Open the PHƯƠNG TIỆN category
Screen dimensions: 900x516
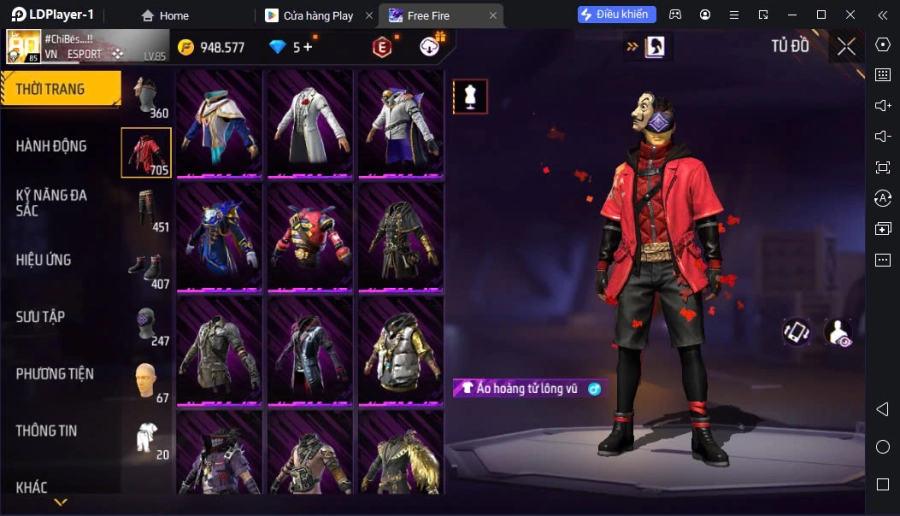pos(55,374)
